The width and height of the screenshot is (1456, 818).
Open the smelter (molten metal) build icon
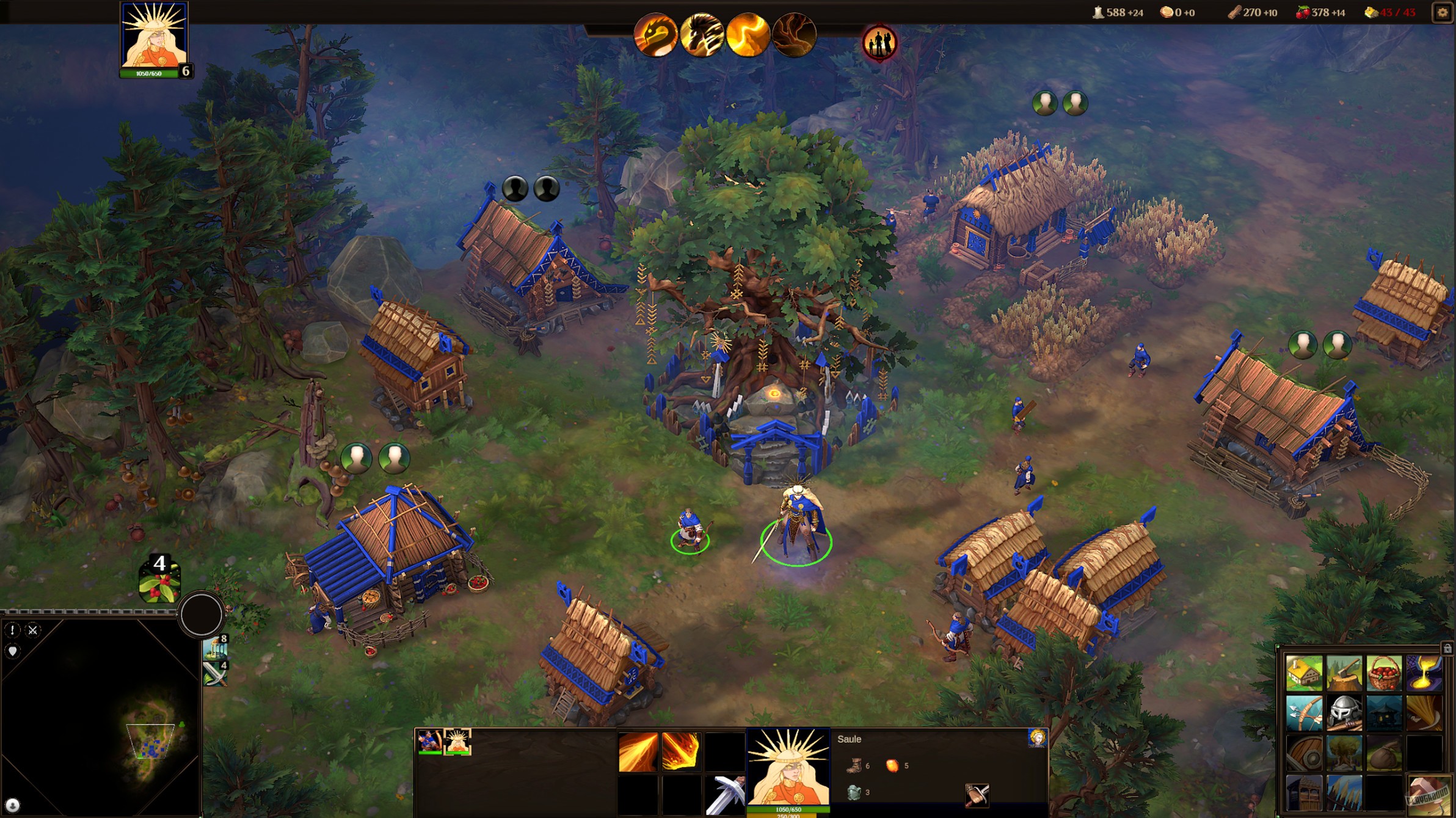(x=1424, y=672)
